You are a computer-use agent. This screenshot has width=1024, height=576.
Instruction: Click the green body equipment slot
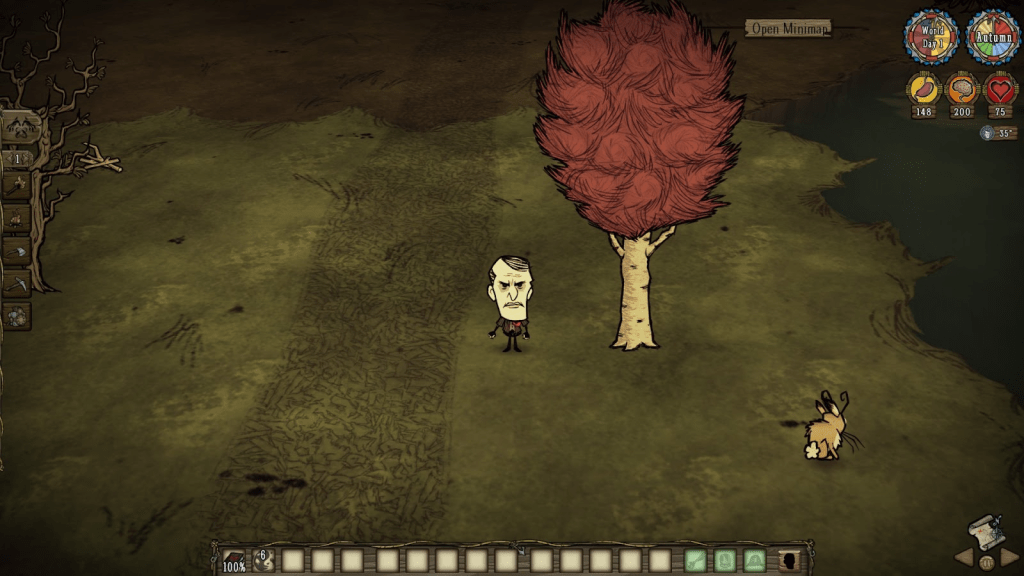[726, 560]
